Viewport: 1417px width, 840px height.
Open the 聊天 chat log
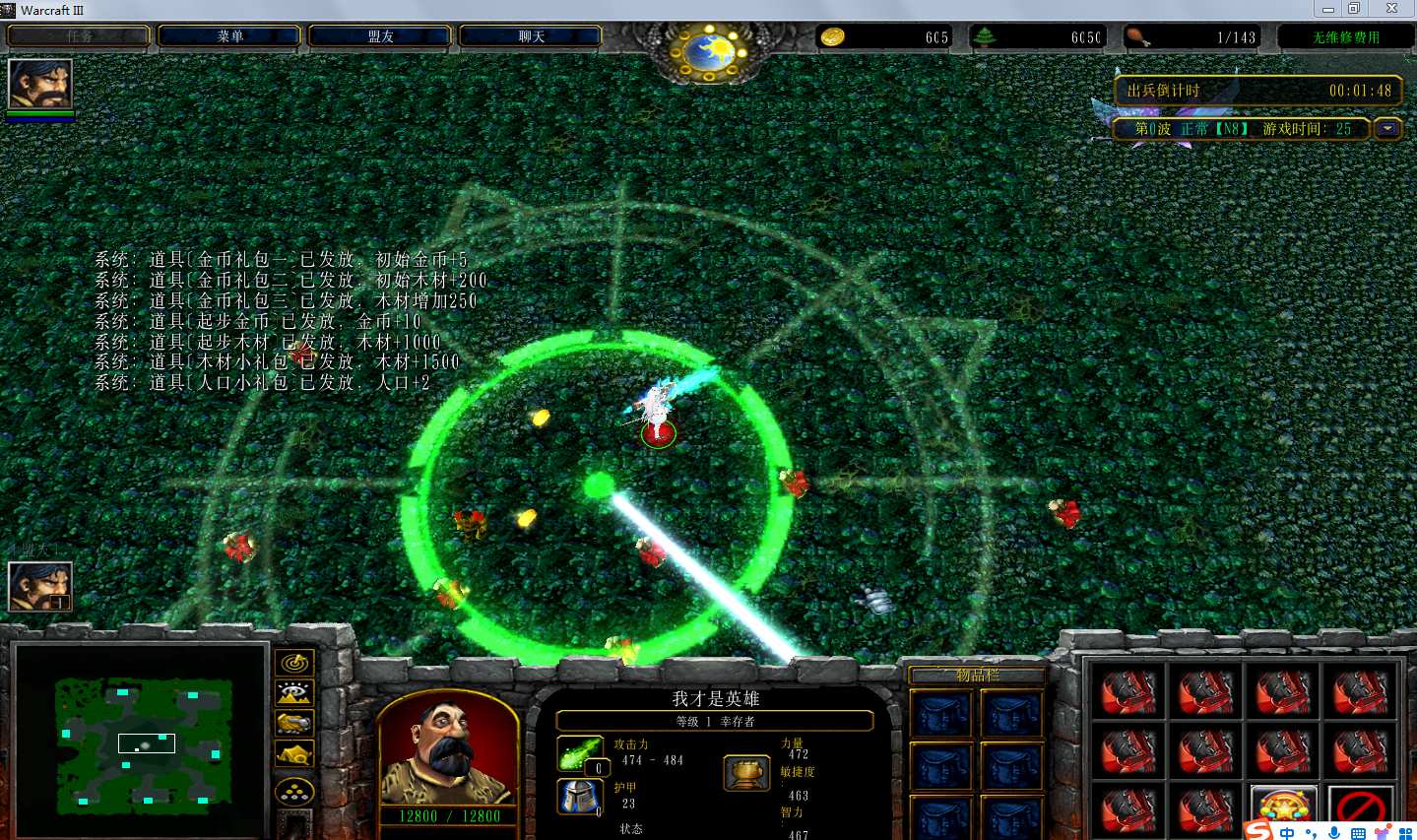(x=531, y=36)
